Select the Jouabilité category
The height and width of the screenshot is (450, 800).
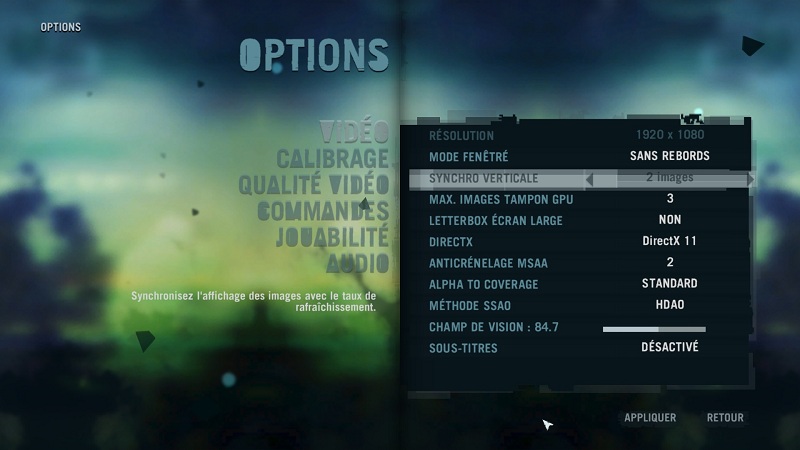[331, 238]
